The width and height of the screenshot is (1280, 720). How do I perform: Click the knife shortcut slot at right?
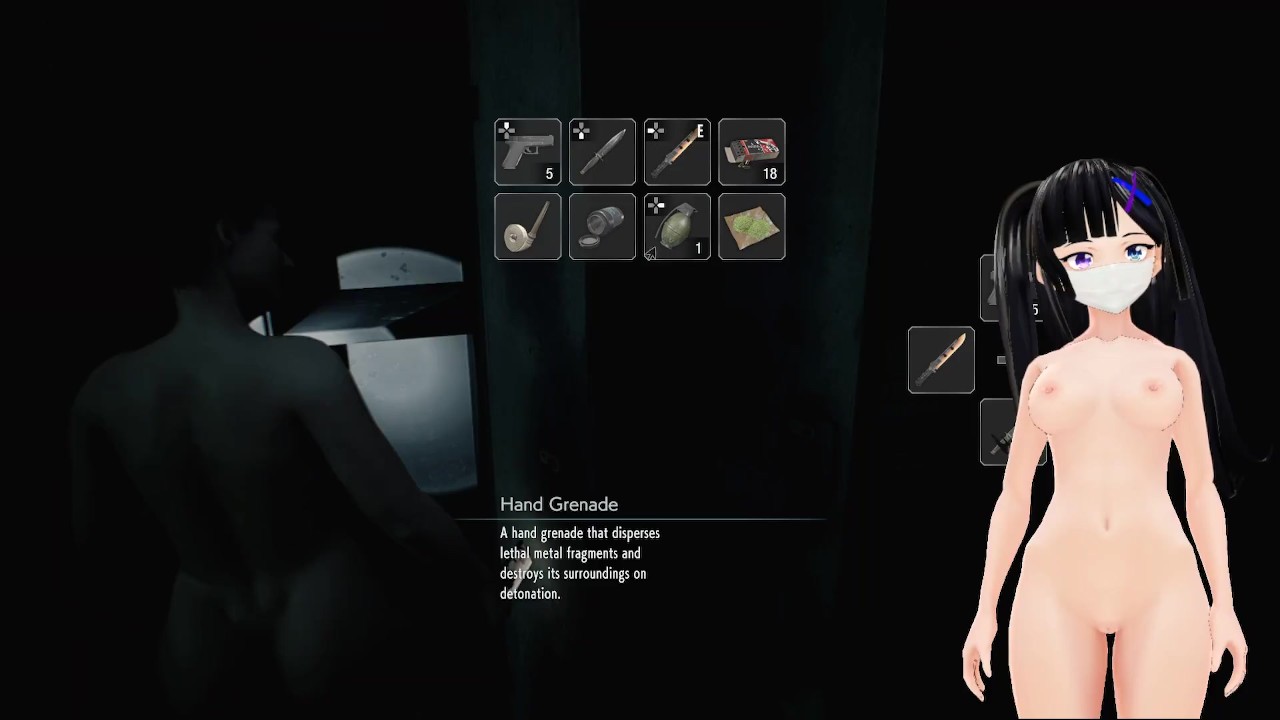(941, 360)
